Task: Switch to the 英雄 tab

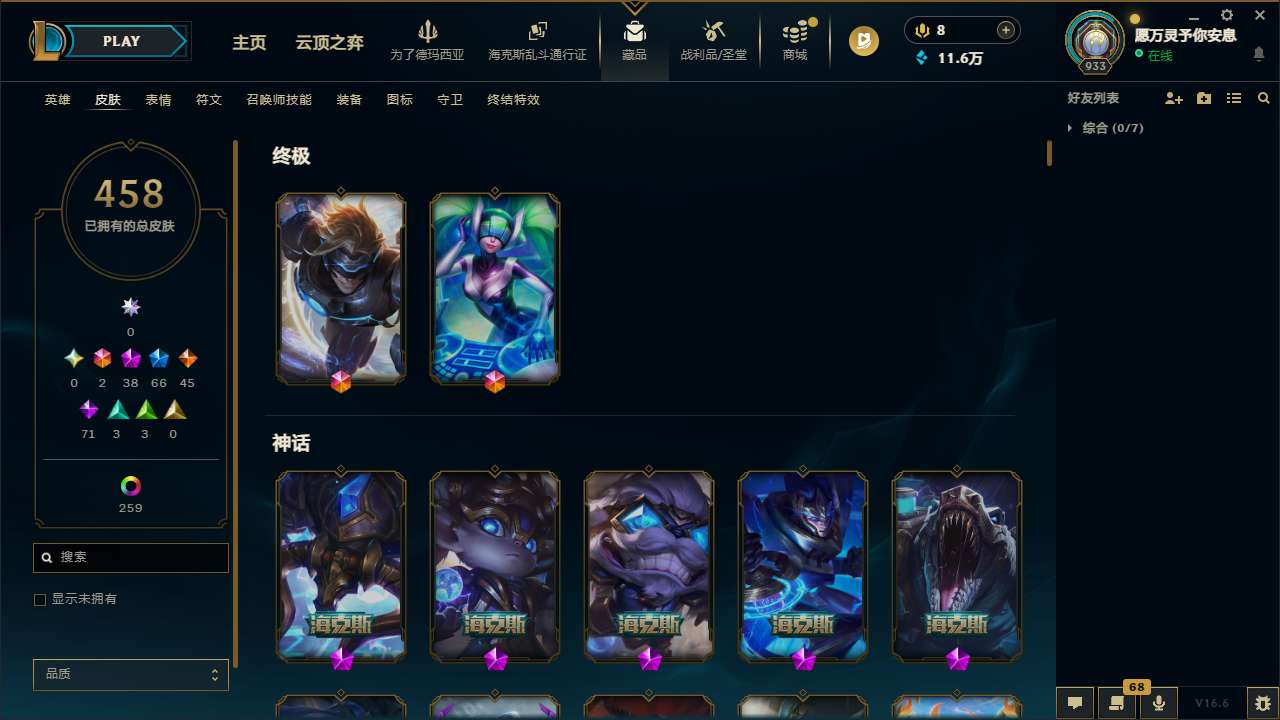Action: click(x=57, y=100)
